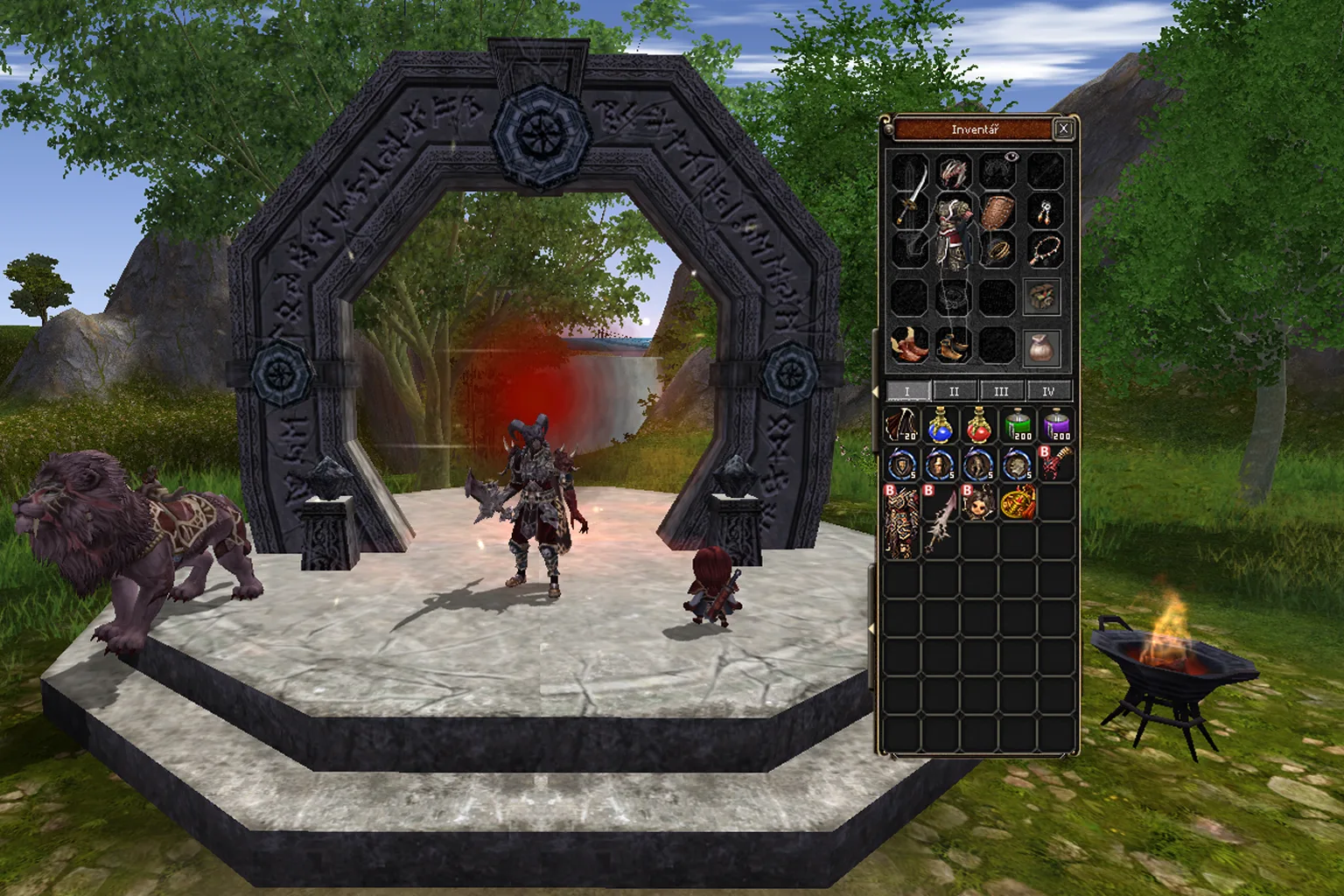1344x896 pixels.
Task: Select the blue mana potion
Action: (x=940, y=427)
